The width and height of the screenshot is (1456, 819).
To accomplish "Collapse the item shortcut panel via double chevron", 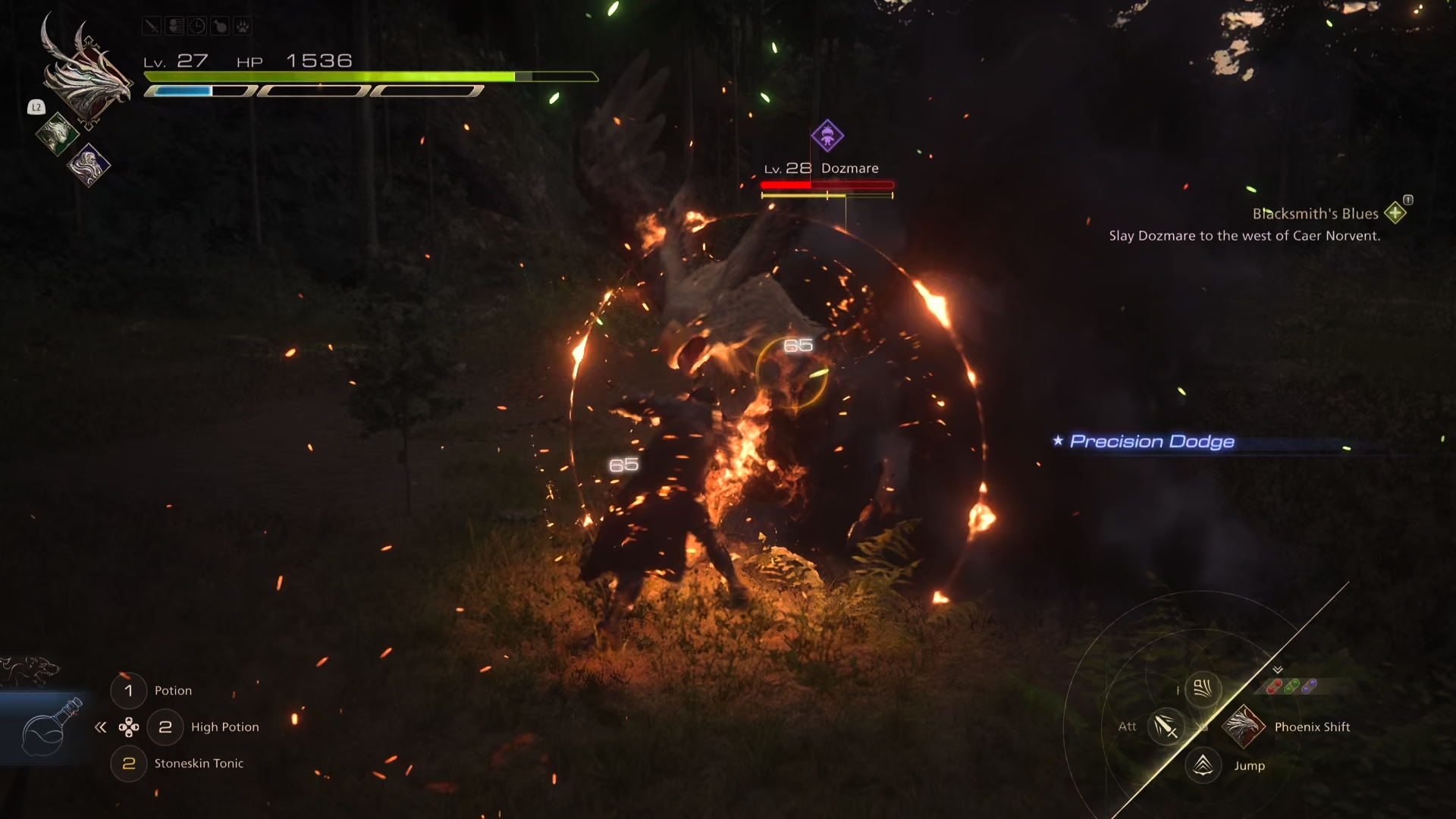I will [101, 726].
